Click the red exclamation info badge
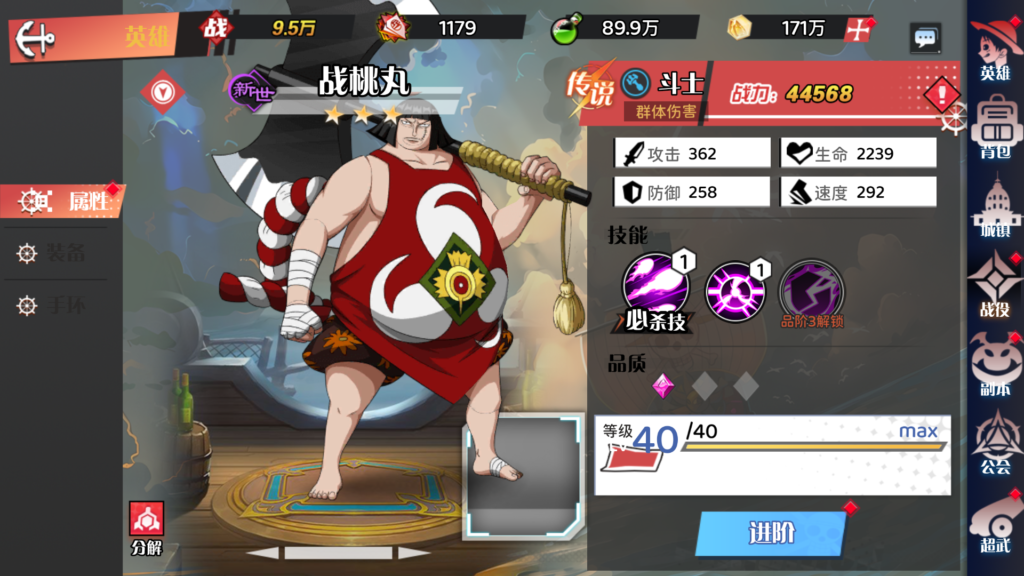 click(941, 95)
